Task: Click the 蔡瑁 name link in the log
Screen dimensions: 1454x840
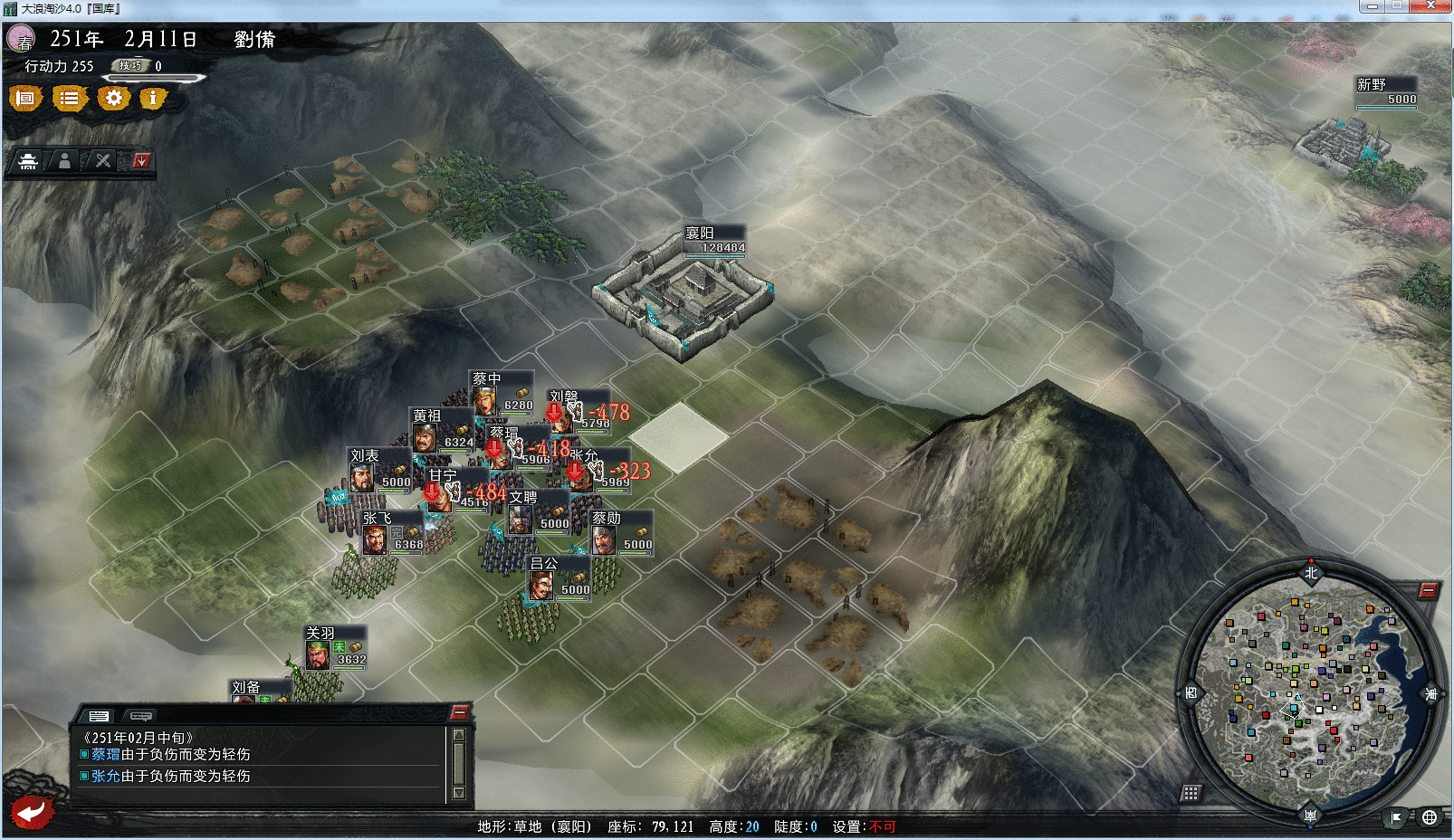Action: click(x=105, y=754)
